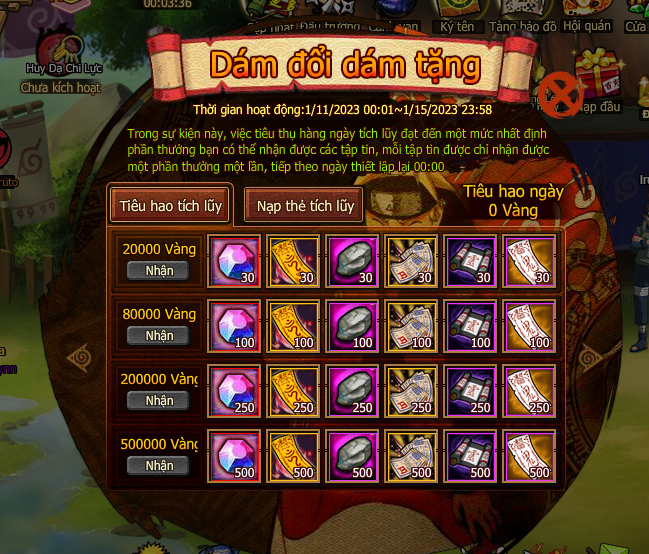Screen dimensions: 649x554
Task: Select the white talisman x500 reward slot
Action: tap(531, 456)
